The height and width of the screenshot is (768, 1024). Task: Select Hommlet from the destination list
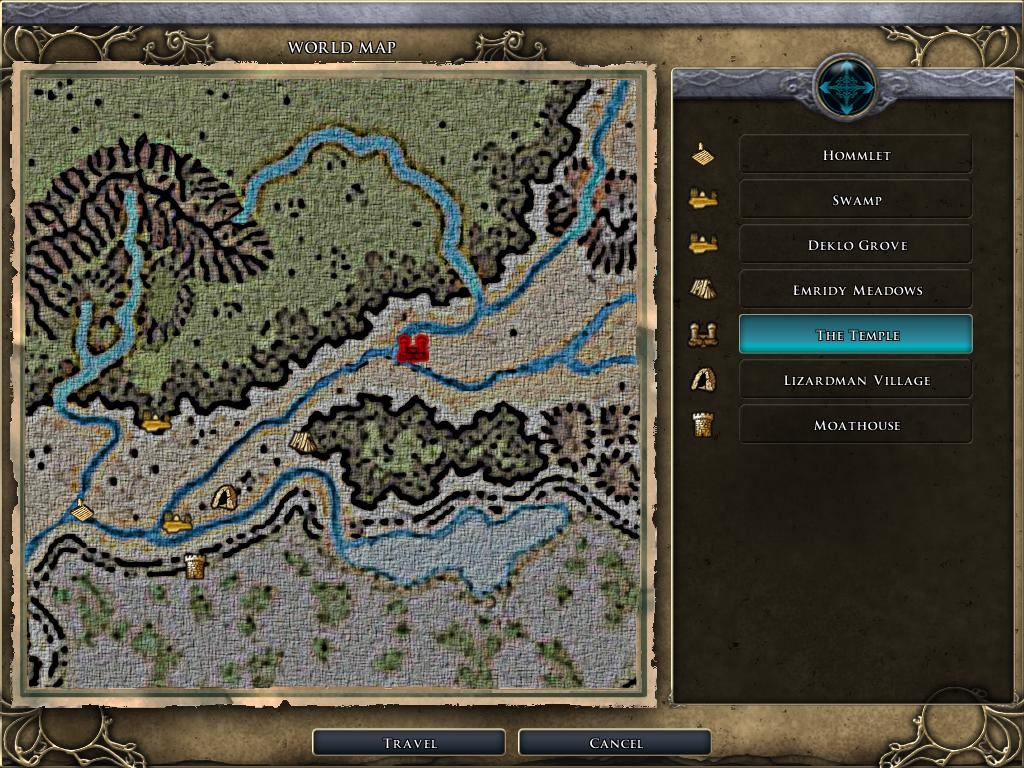(x=855, y=155)
